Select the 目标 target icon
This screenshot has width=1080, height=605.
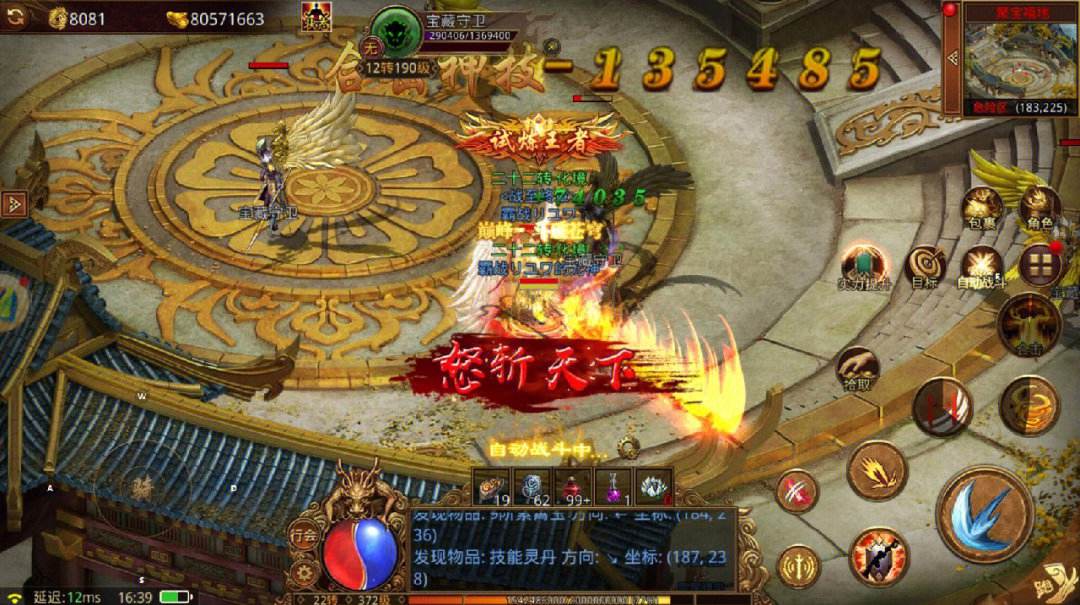tap(925, 267)
